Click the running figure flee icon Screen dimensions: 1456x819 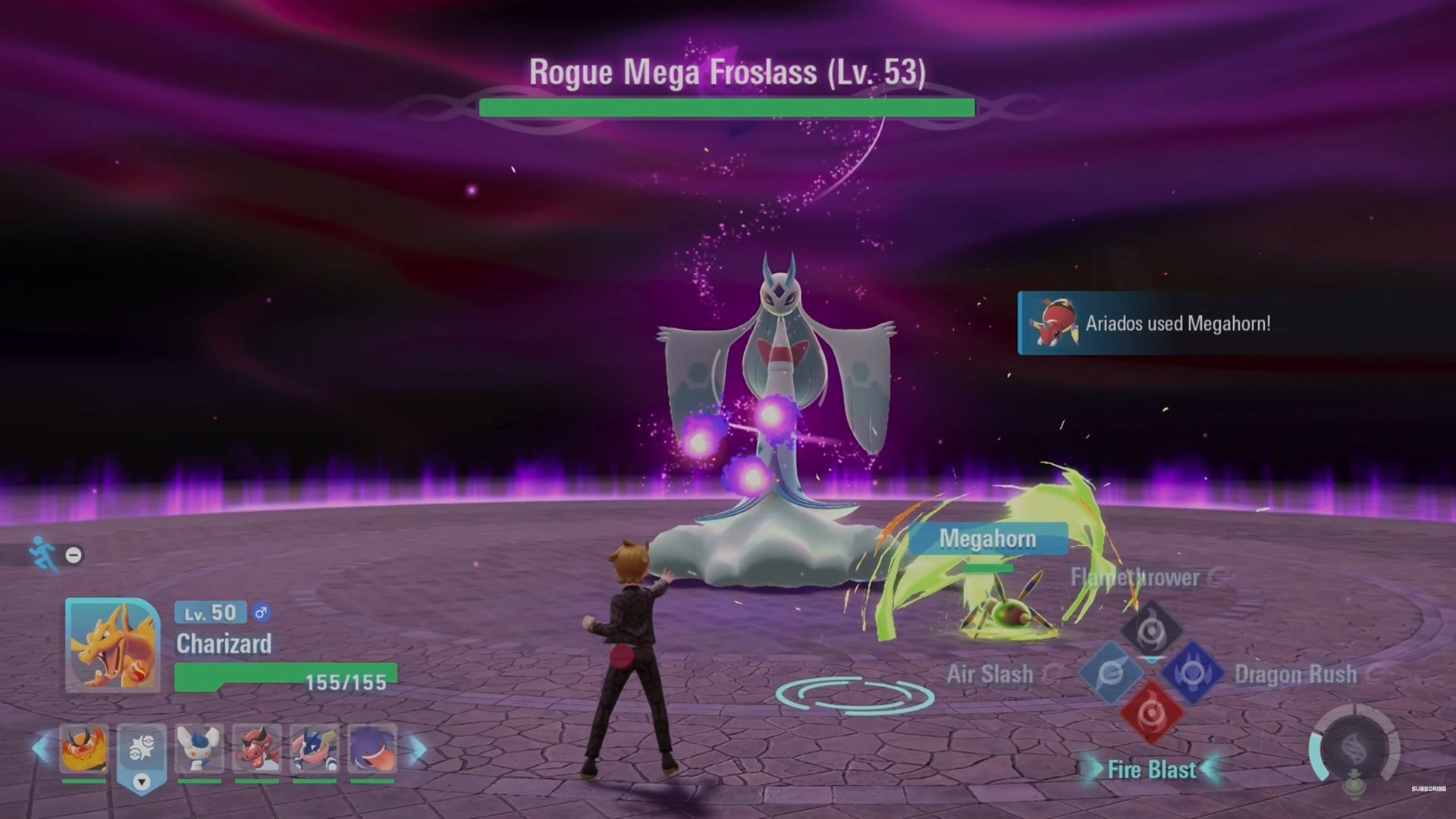(x=44, y=554)
